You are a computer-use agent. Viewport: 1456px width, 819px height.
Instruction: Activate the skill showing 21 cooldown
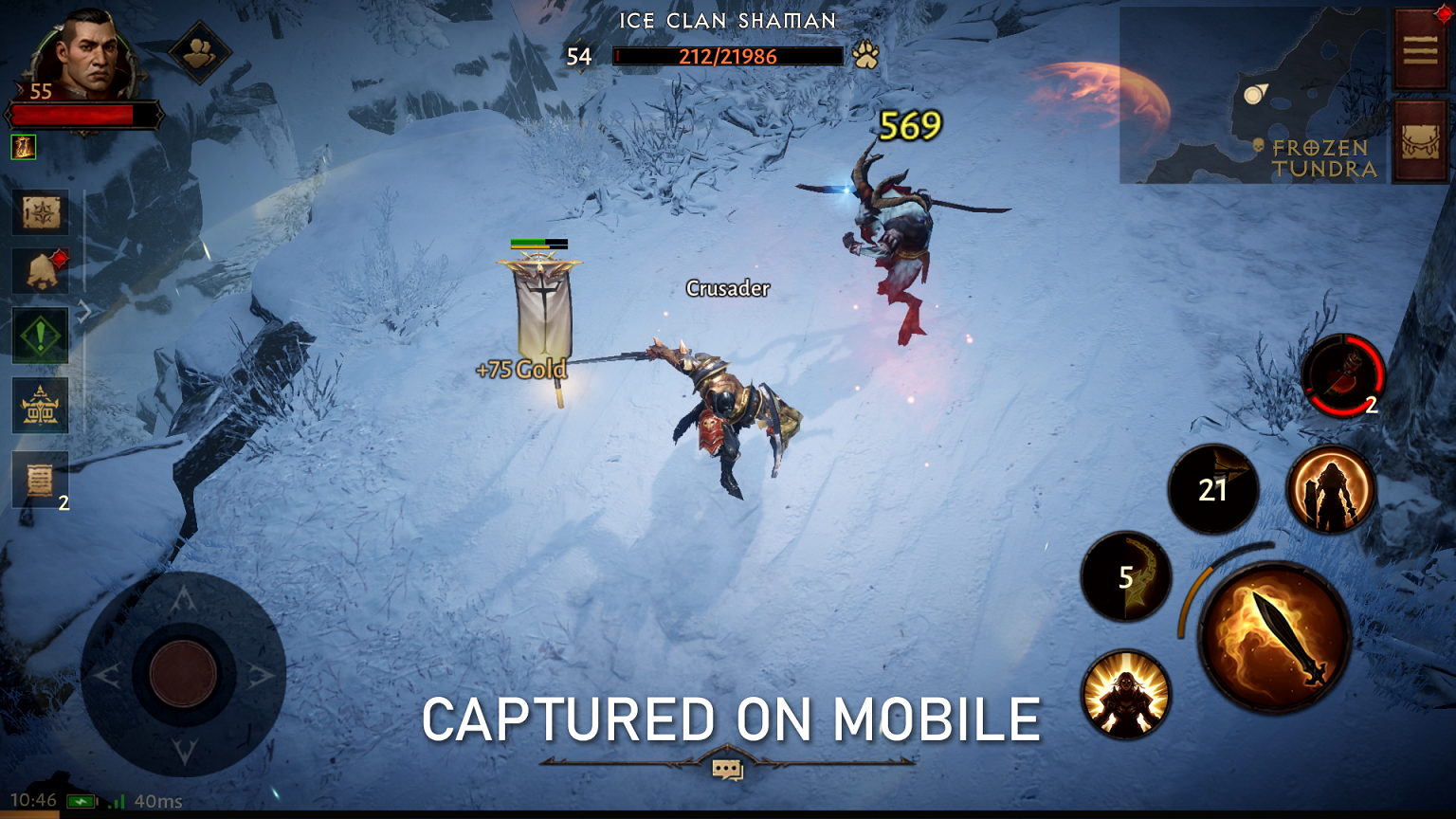click(x=1212, y=489)
